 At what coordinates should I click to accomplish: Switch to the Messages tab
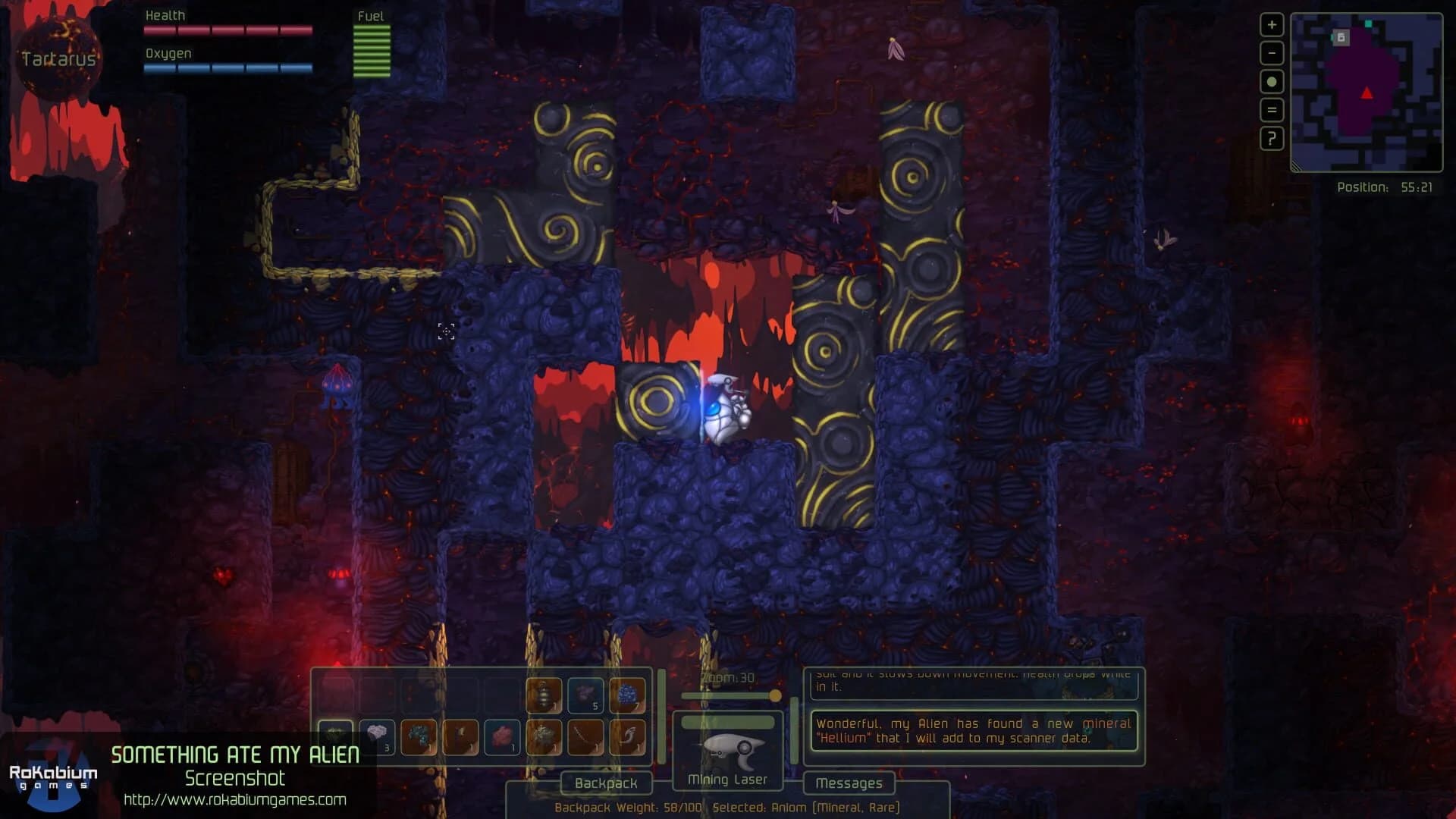849,784
